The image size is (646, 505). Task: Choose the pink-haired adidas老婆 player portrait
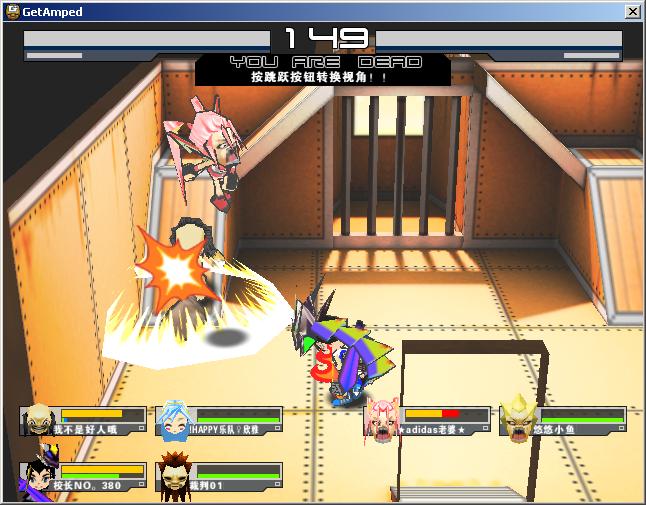click(x=381, y=420)
